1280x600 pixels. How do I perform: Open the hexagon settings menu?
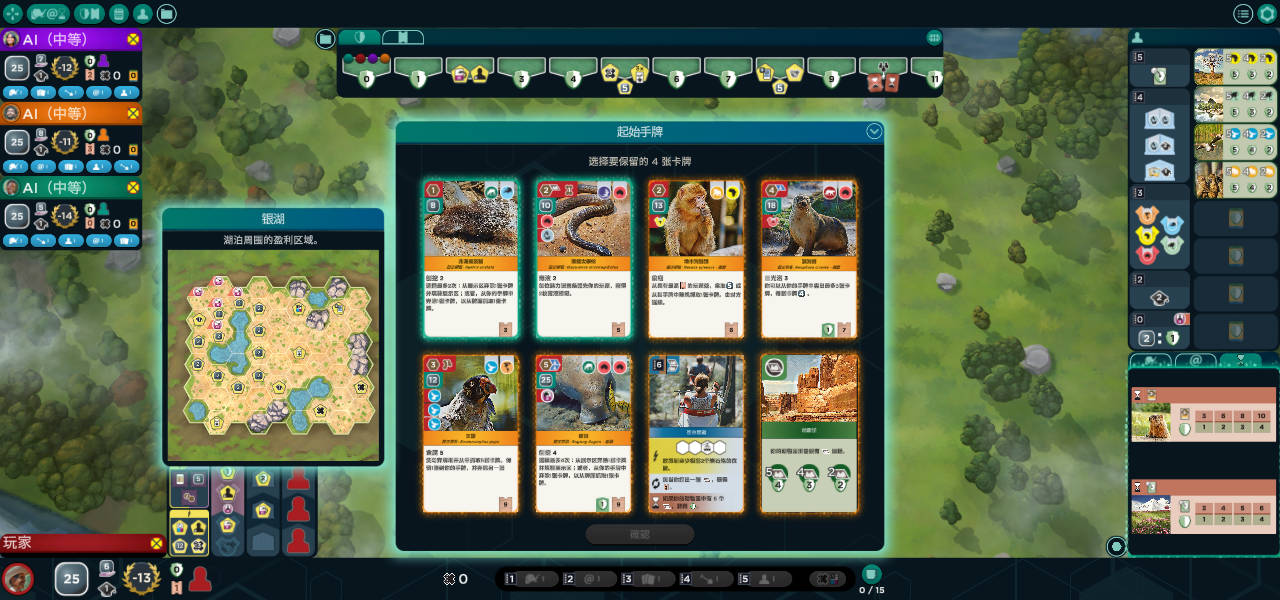(1268, 14)
